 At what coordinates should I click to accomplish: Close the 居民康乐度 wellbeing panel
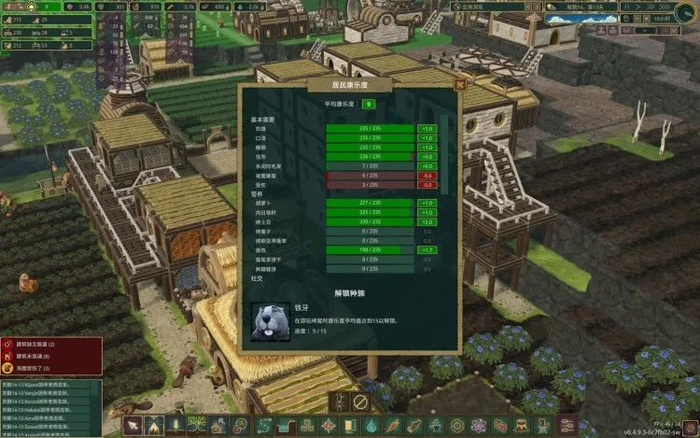point(459,87)
